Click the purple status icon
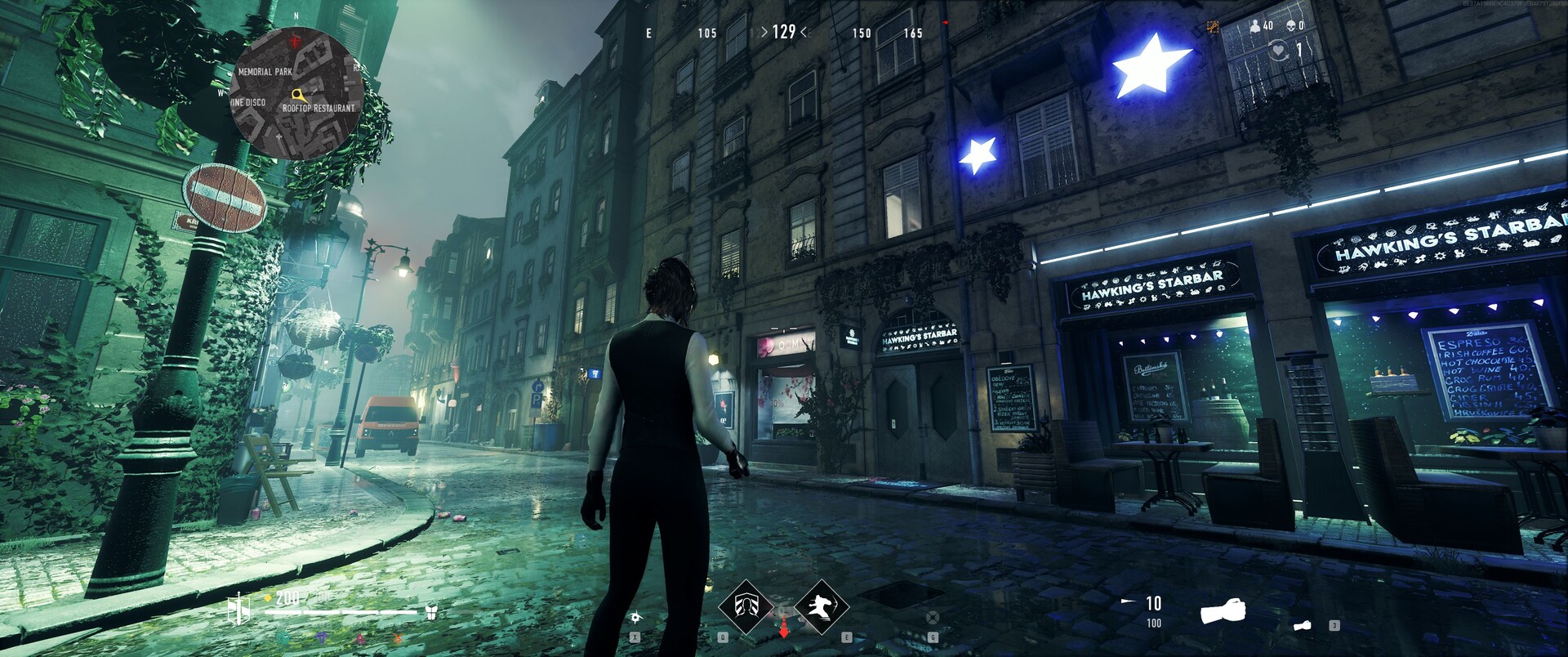The width and height of the screenshot is (1568, 657). coord(323,637)
